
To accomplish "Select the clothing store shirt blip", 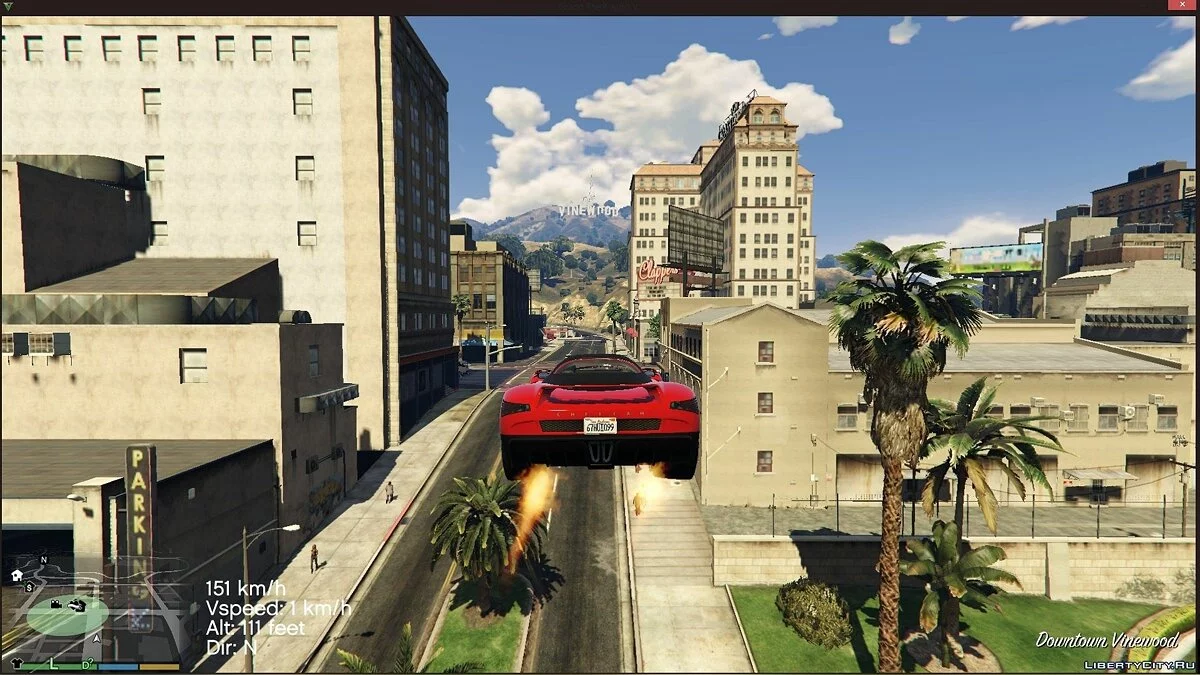I will tap(15, 663).
